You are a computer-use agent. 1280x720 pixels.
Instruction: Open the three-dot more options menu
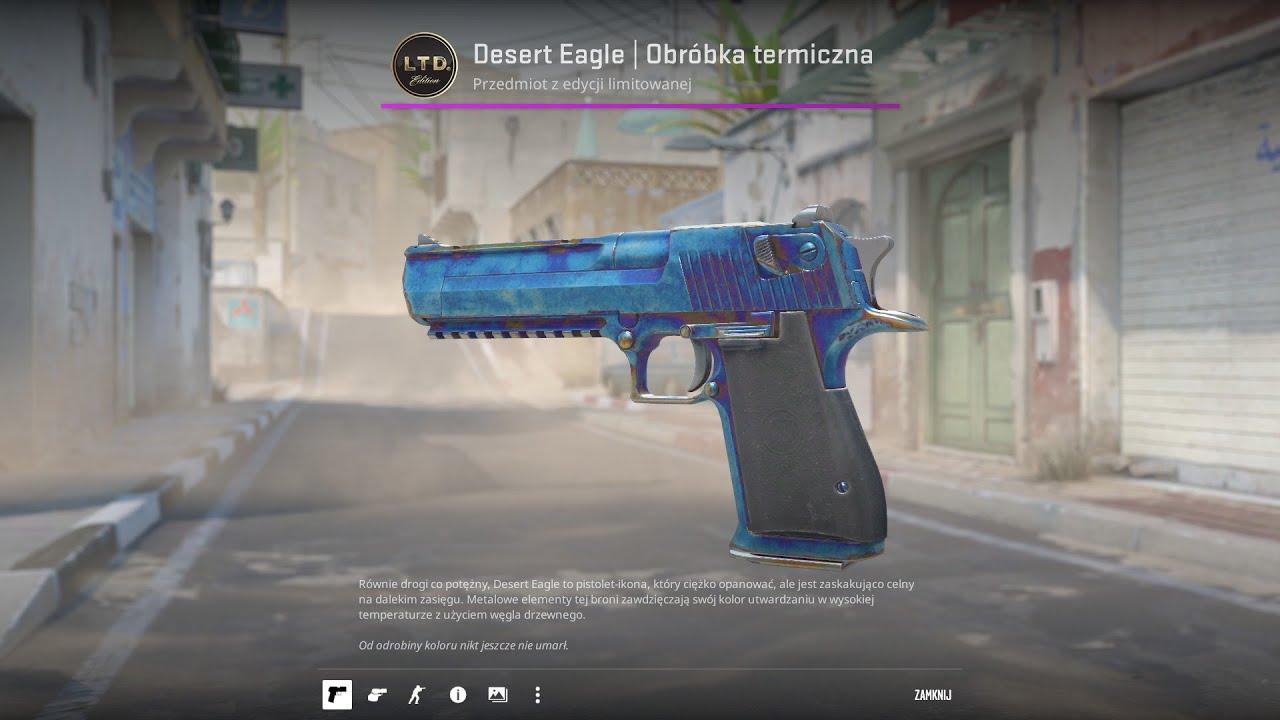tap(537, 695)
